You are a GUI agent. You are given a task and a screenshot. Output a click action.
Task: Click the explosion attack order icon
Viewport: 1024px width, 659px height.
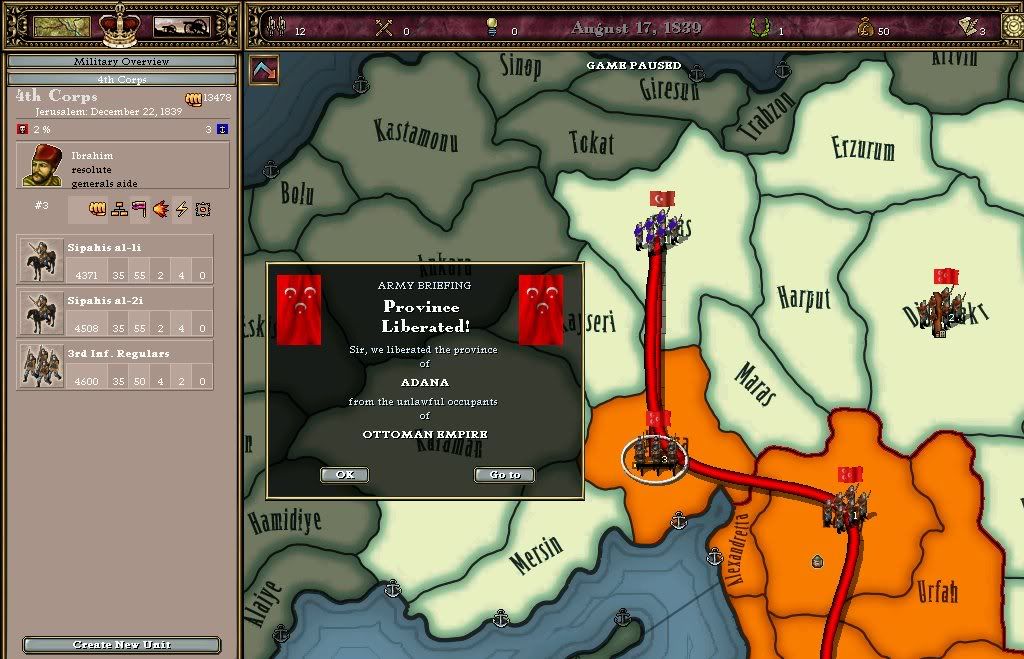(x=160, y=209)
